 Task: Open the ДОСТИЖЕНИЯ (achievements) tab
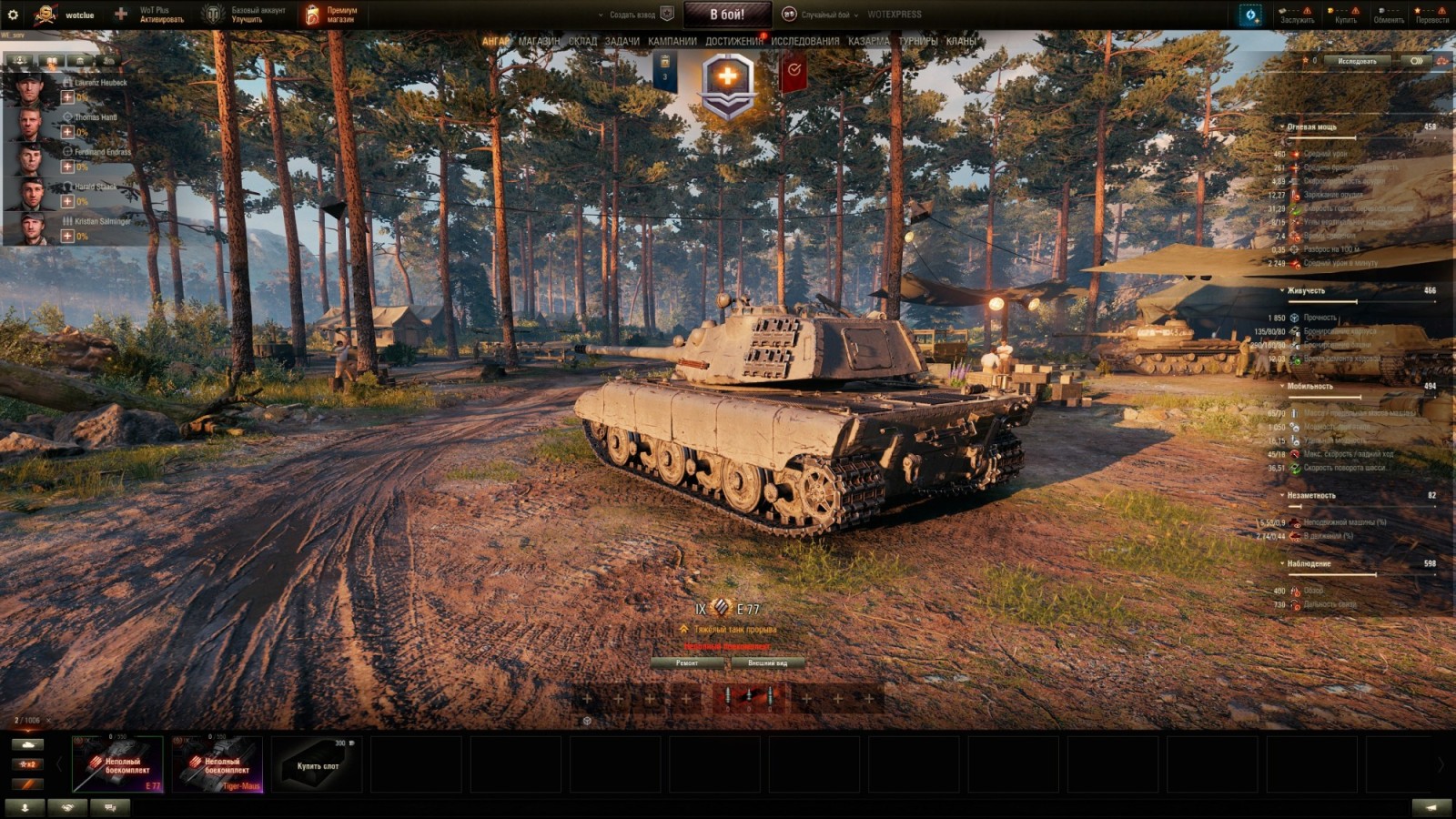click(x=733, y=41)
